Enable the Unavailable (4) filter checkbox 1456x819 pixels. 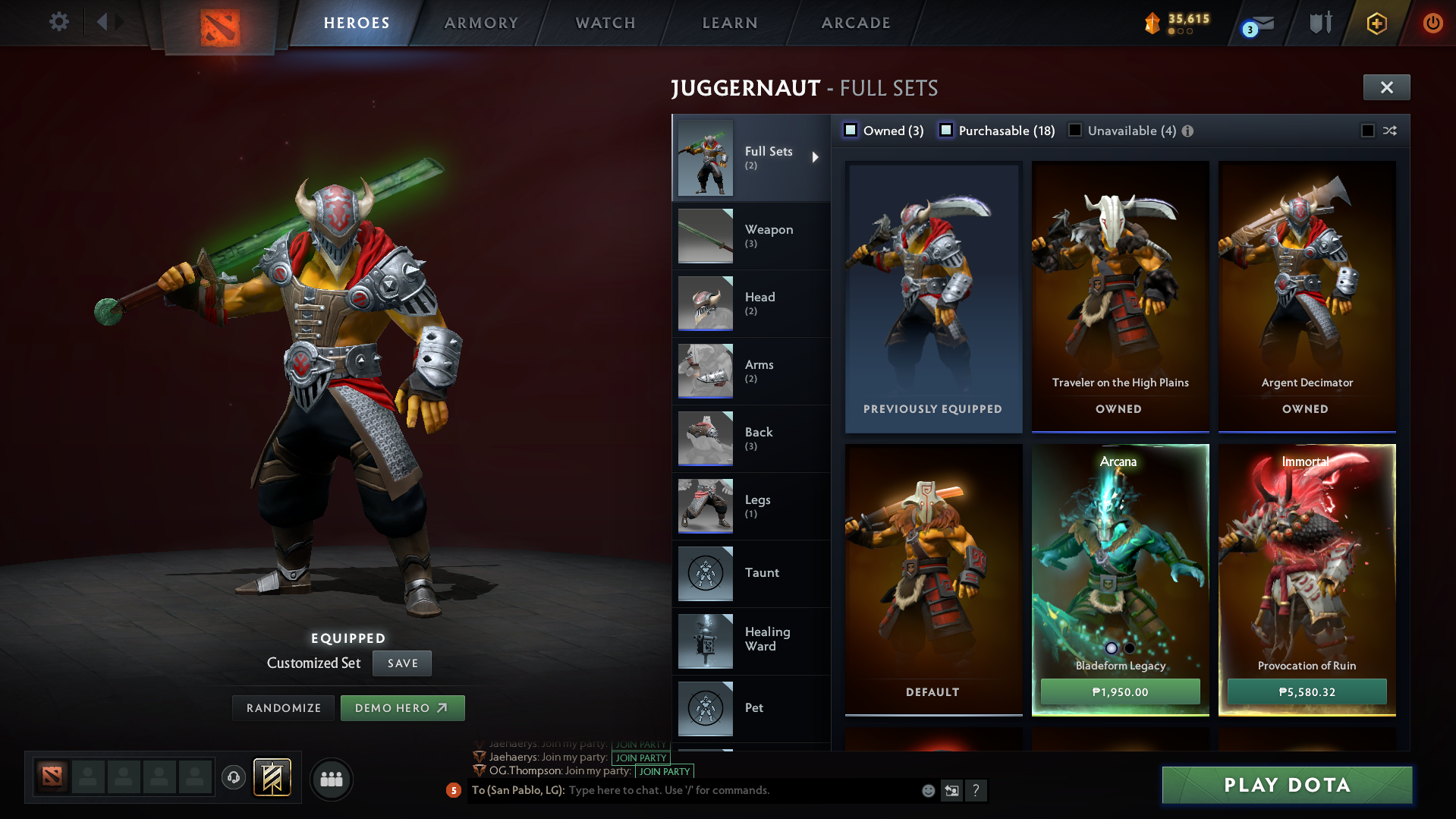1075,130
